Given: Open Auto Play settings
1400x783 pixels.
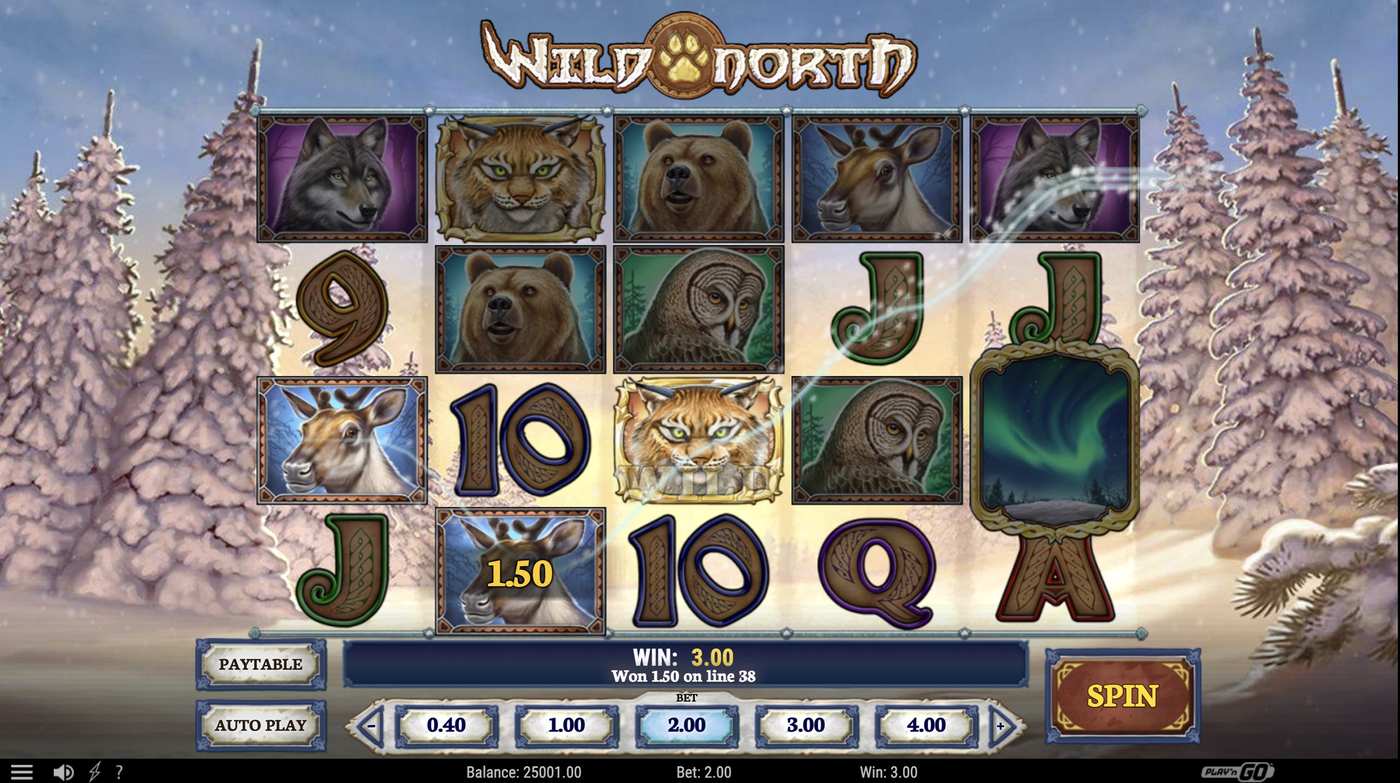Looking at the screenshot, I should [x=260, y=725].
